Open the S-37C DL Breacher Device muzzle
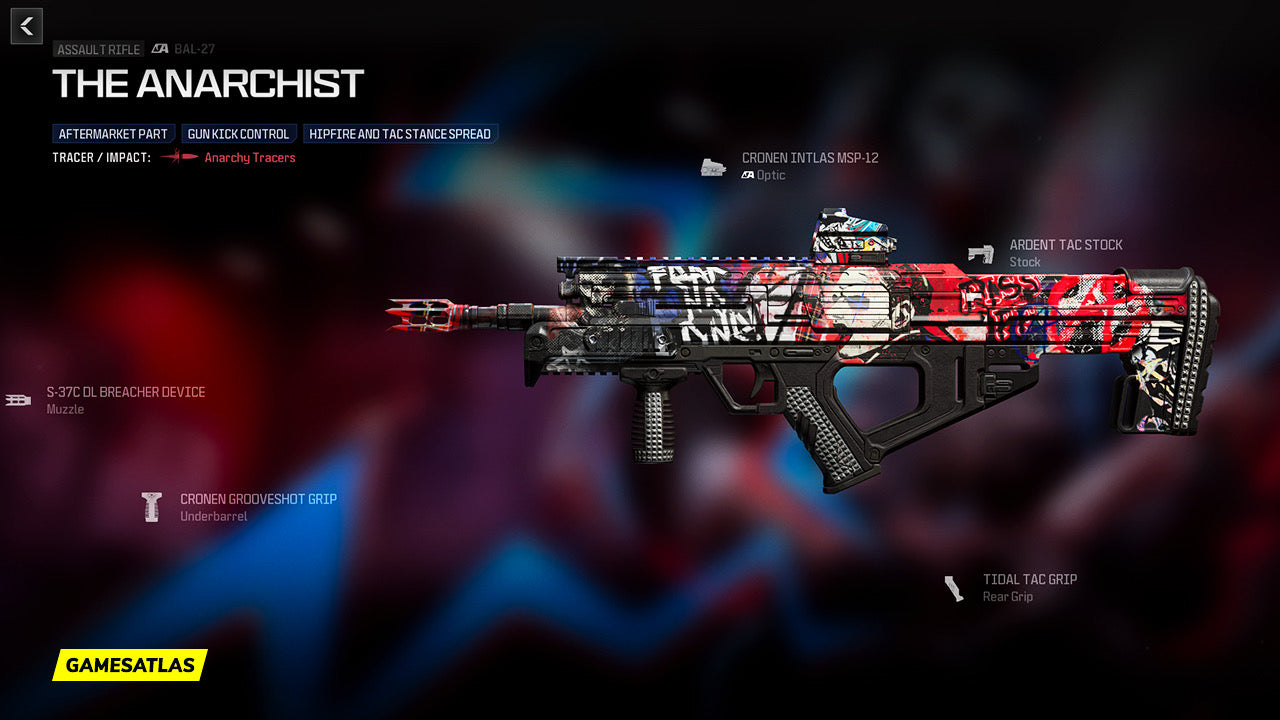This screenshot has width=1280, height=720. pos(125,392)
